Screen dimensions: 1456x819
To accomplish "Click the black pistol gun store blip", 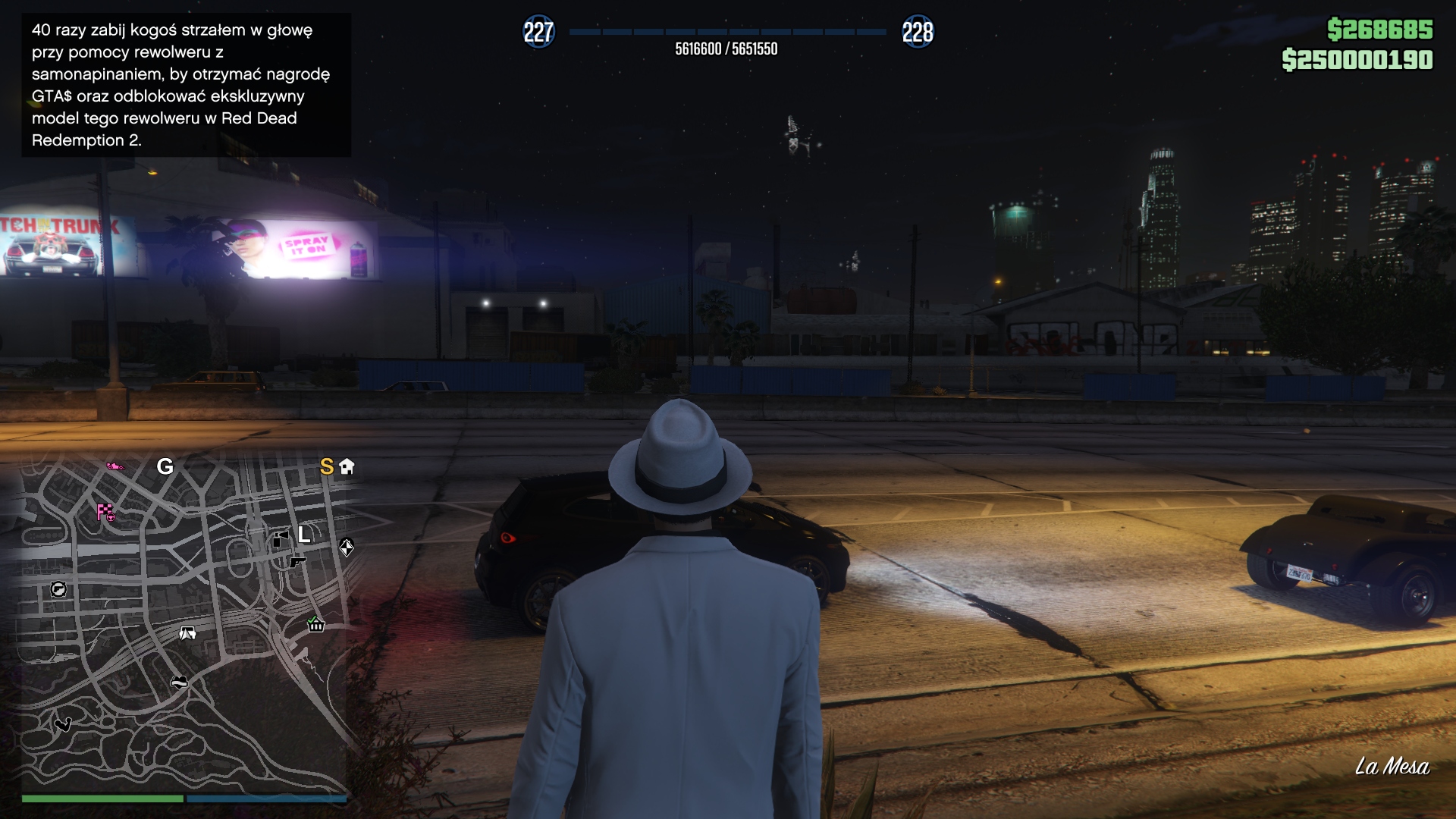I will 297,561.
